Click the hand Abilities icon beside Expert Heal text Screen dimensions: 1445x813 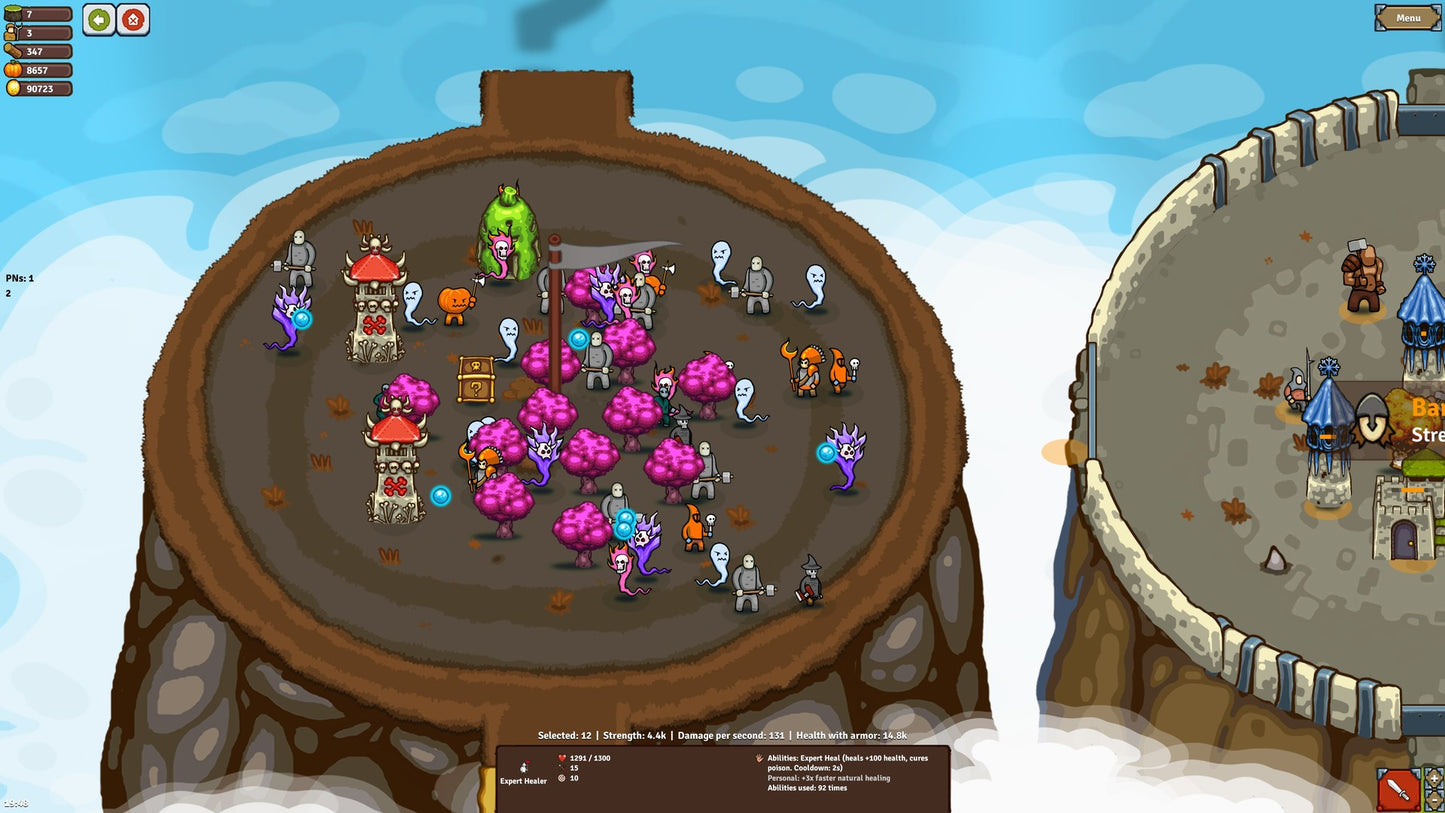point(759,759)
